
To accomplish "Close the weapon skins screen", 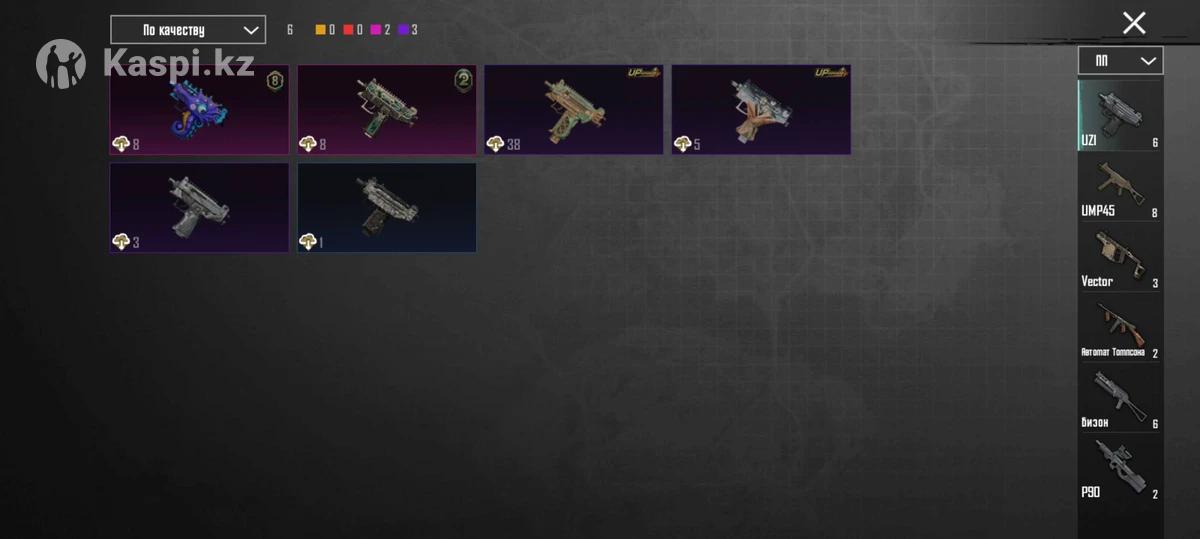I will pyautogui.click(x=1133, y=23).
